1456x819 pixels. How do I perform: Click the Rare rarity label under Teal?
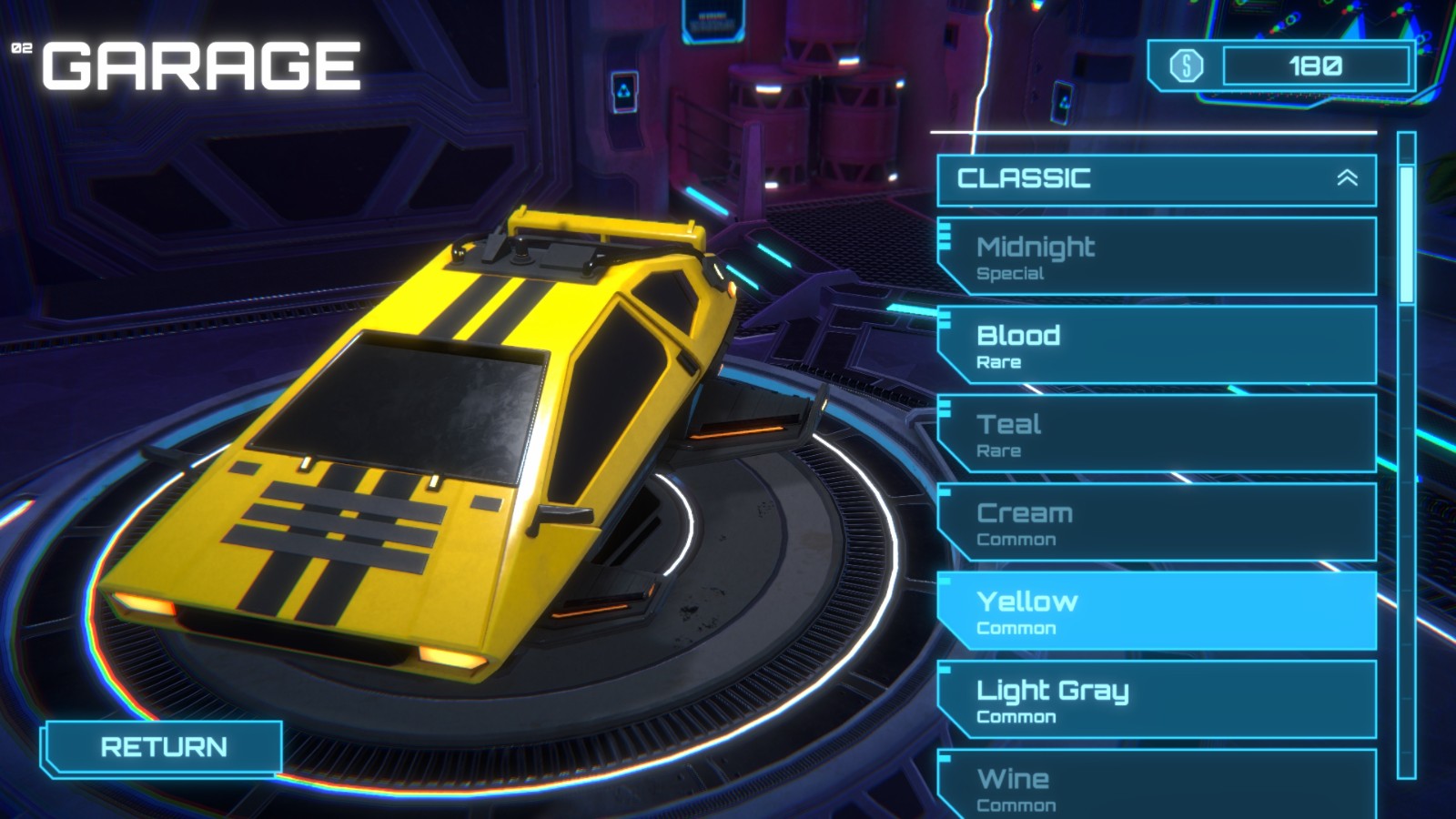[998, 450]
